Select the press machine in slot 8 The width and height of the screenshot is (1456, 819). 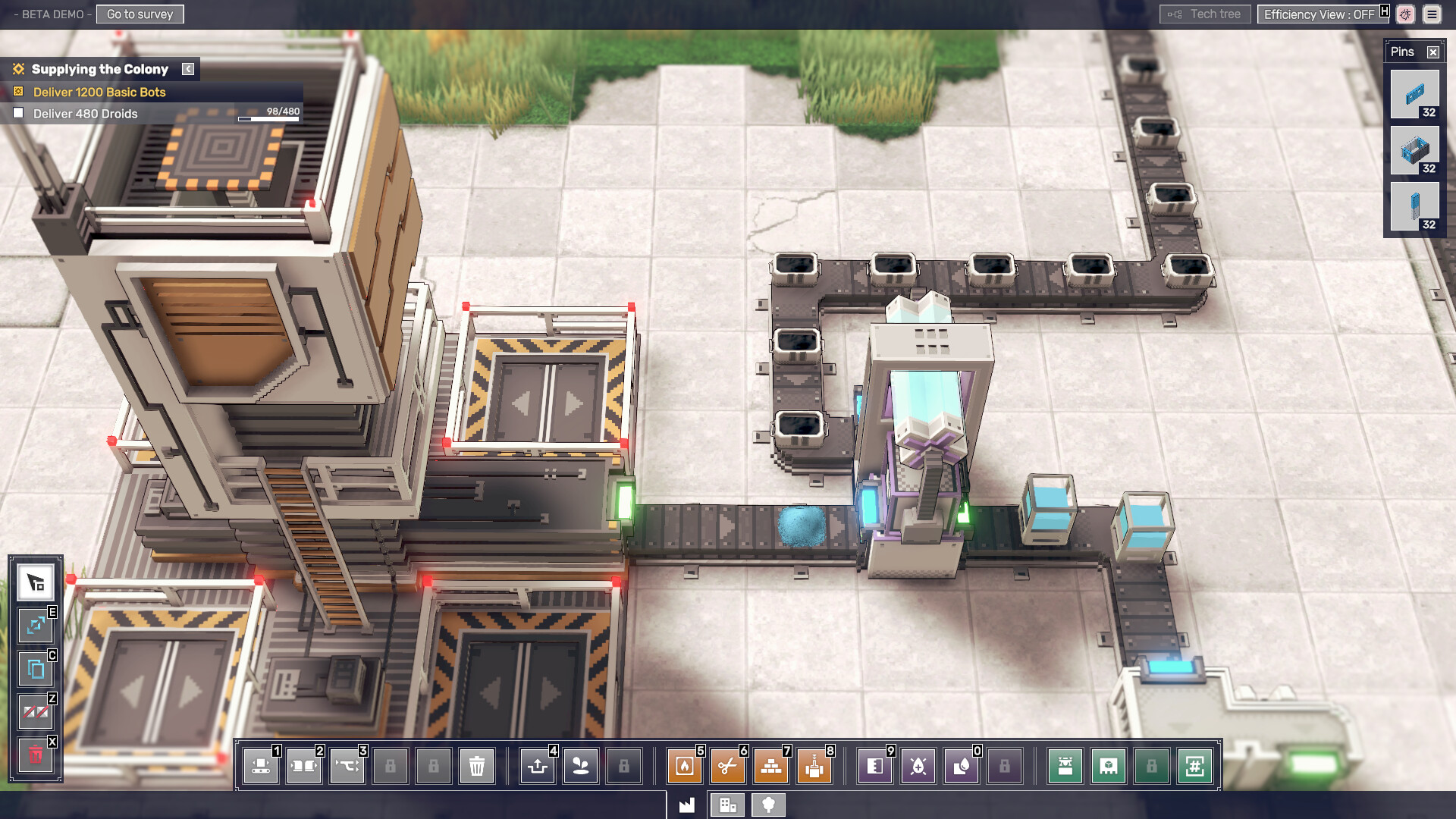point(814,766)
